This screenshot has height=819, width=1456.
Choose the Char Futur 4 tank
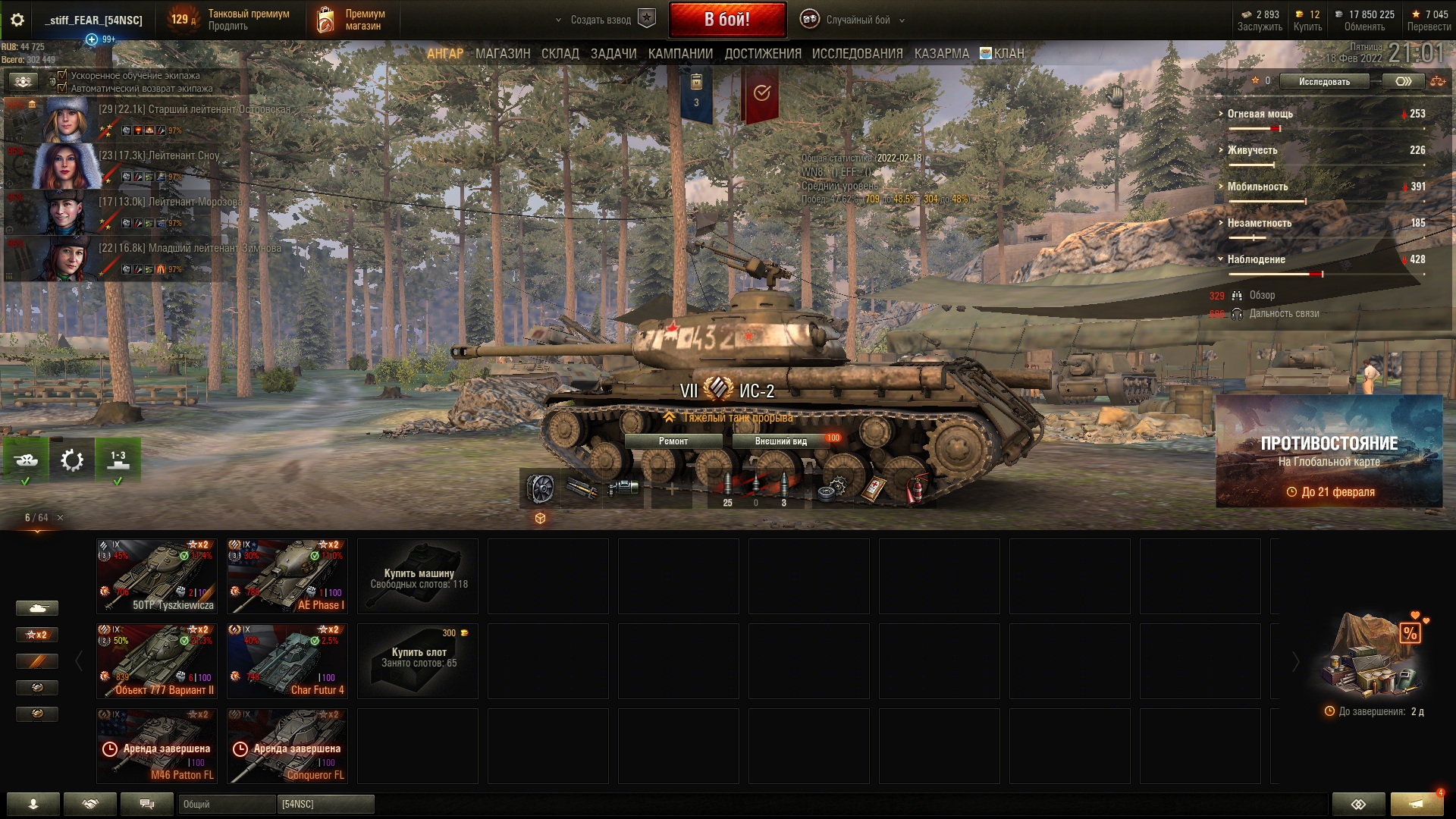(x=287, y=661)
